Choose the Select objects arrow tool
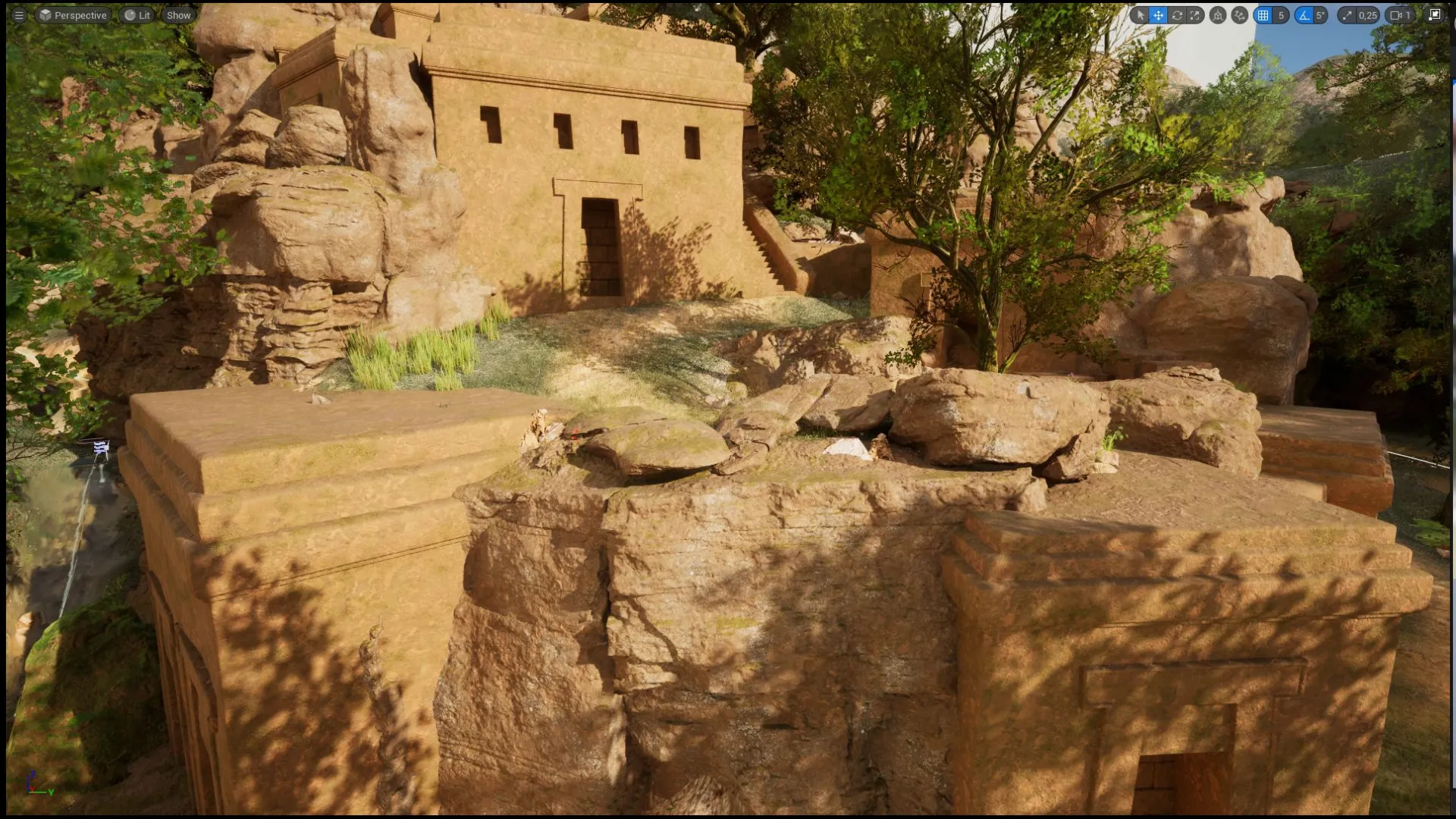 coord(1142,15)
